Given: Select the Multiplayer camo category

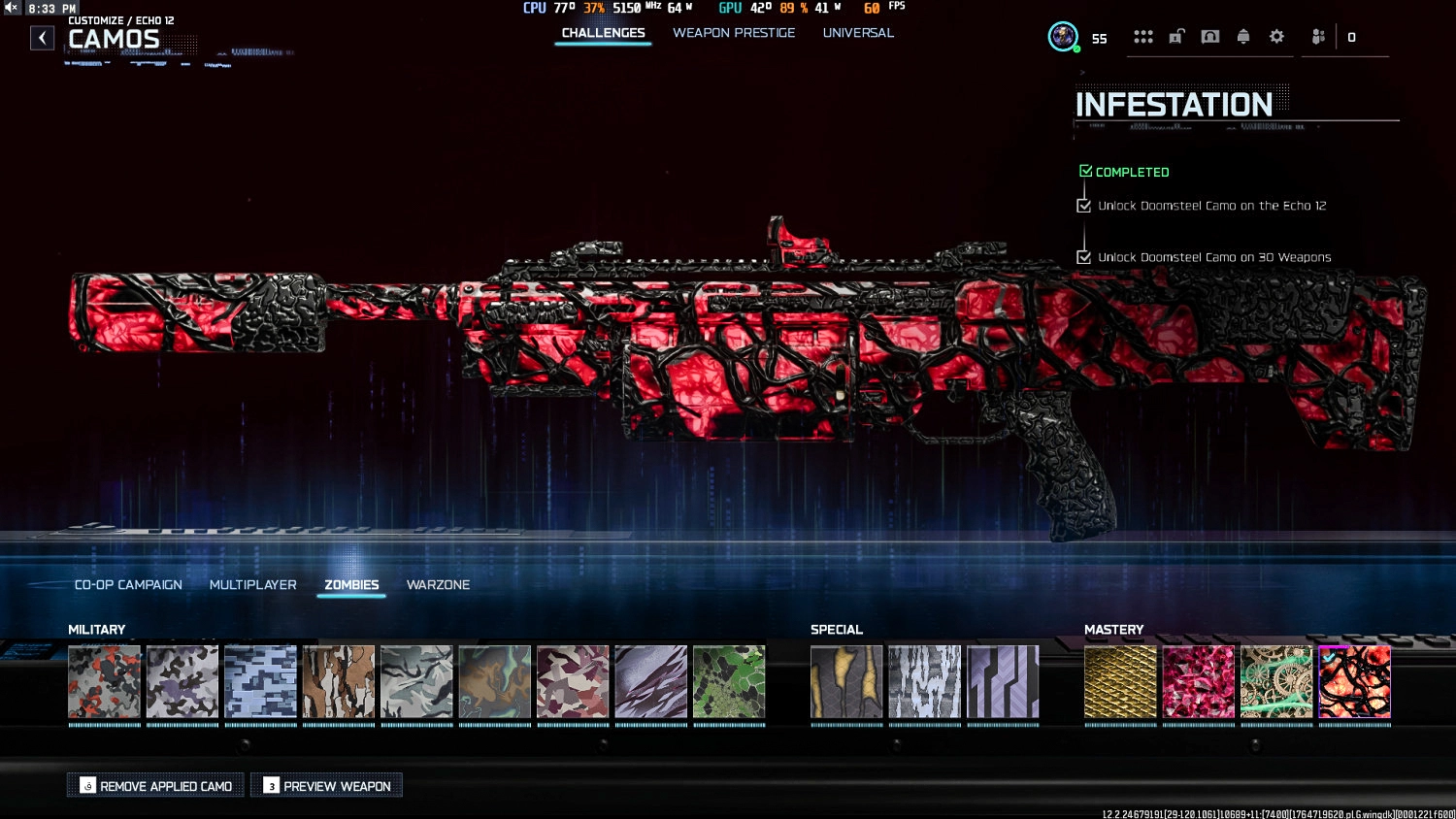Looking at the screenshot, I should (x=252, y=584).
